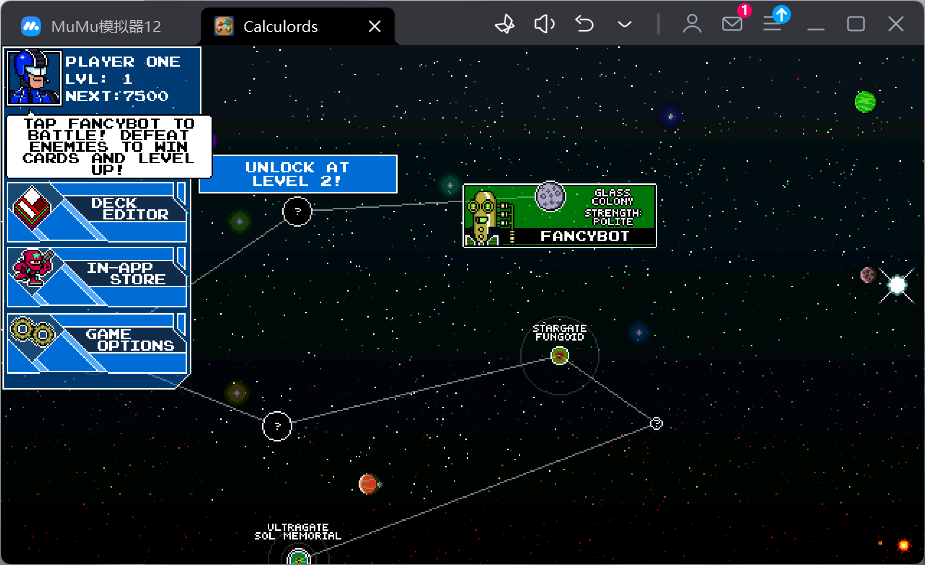Open Game Options menu
This screenshot has width=925, height=565.
[x=97, y=342]
